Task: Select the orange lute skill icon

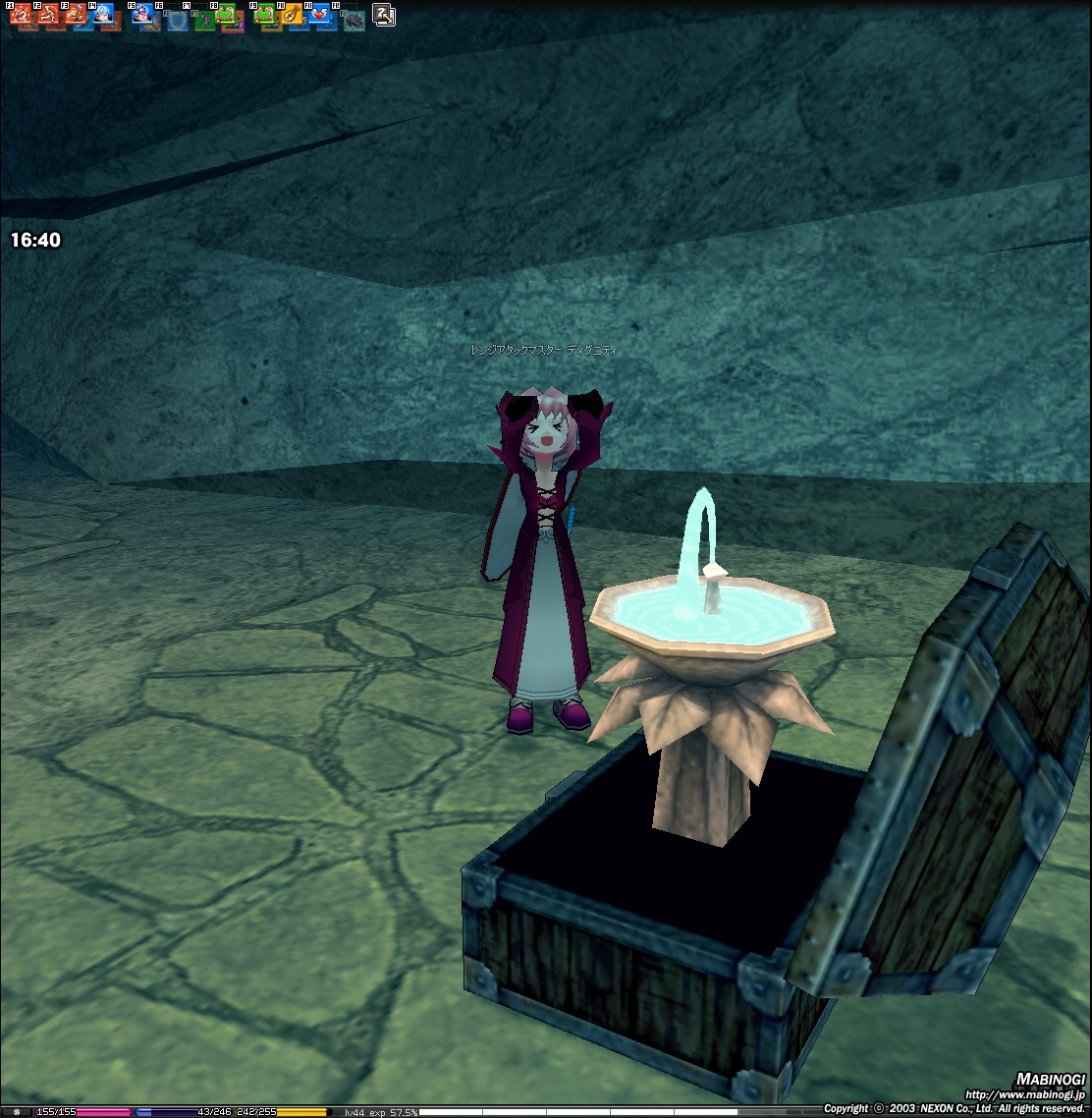Action: tap(292, 14)
